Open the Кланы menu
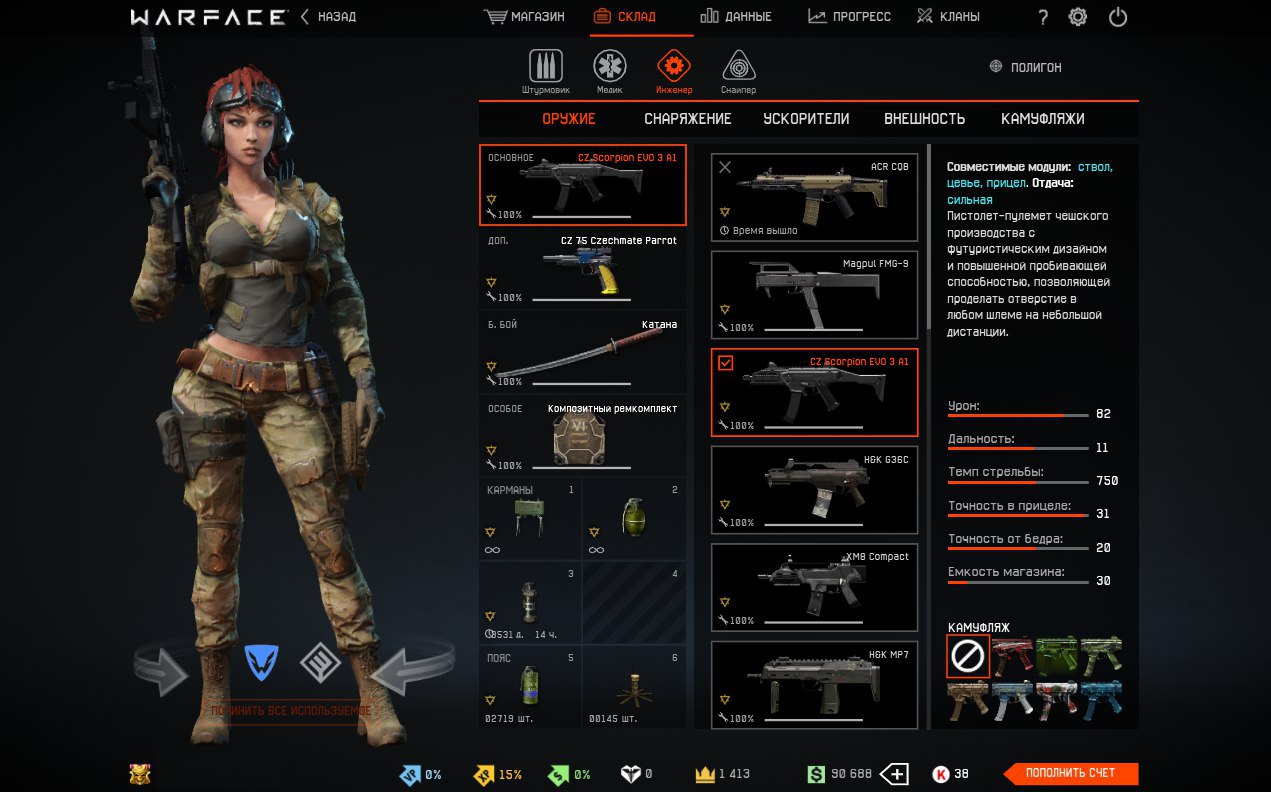Image resolution: width=1271 pixels, height=792 pixels. 948,17
